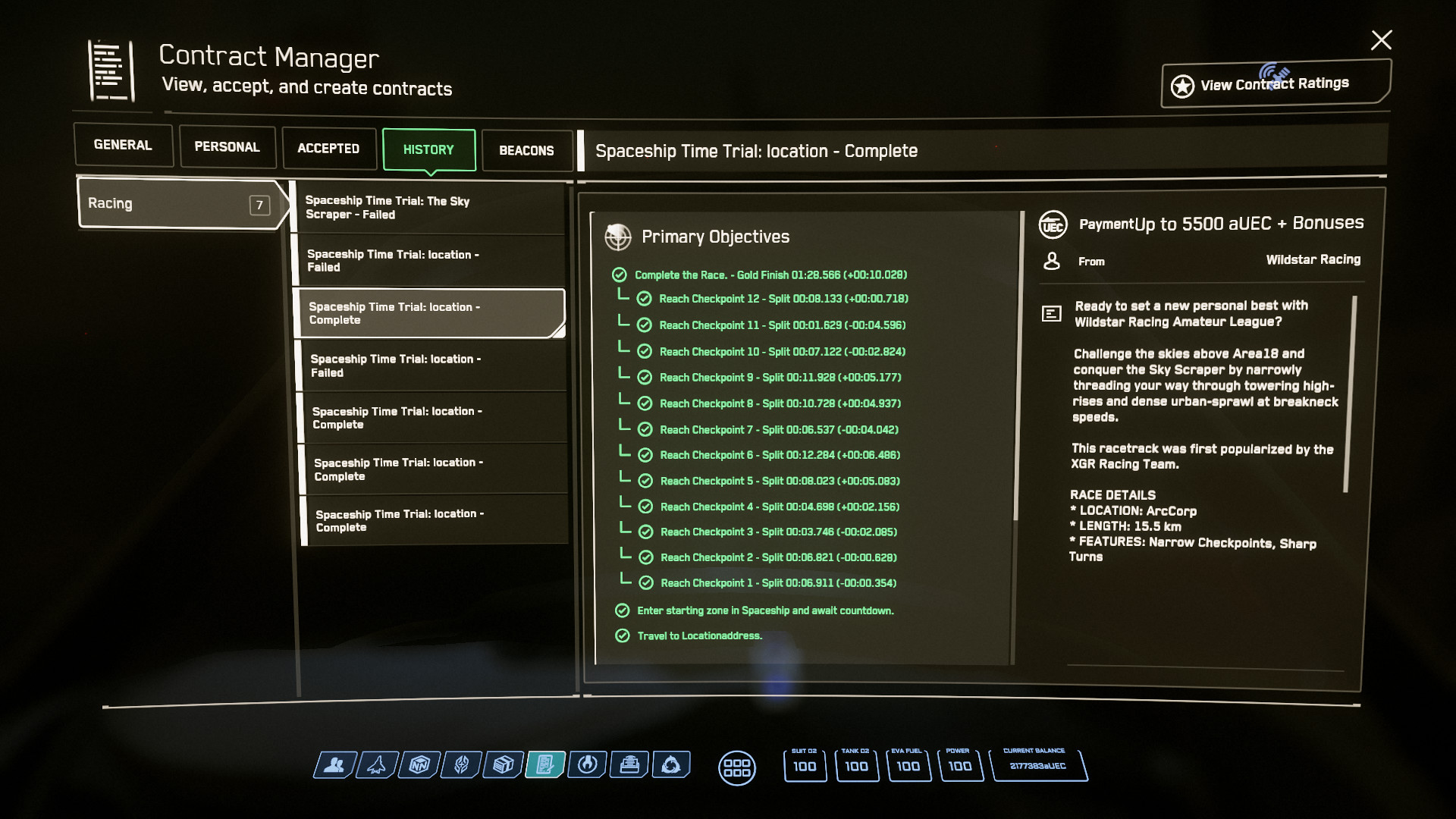
Task: Open the round app grid button
Action: tap(736, 767)
